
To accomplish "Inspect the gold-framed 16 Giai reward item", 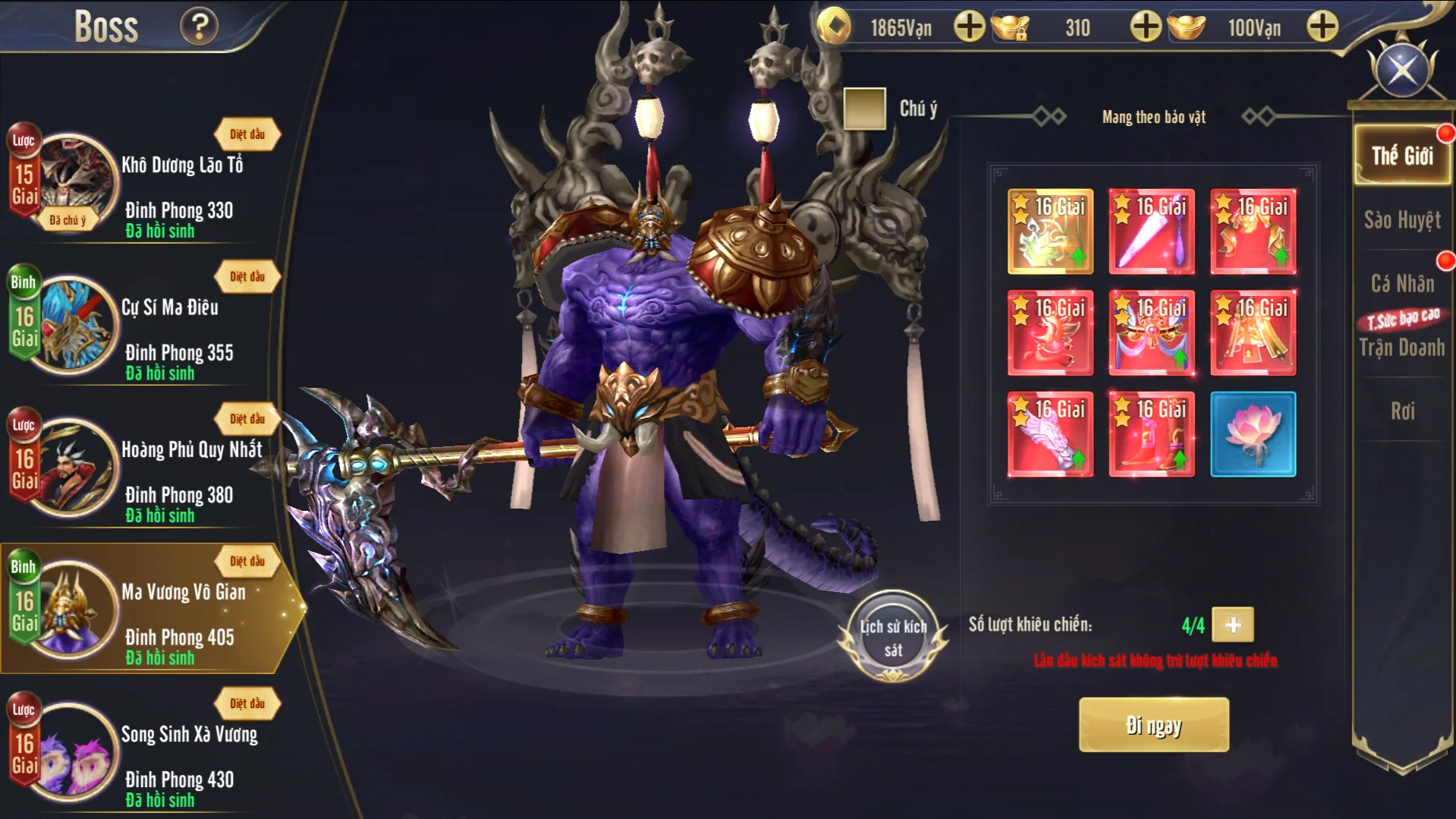I will [1050, 232].
